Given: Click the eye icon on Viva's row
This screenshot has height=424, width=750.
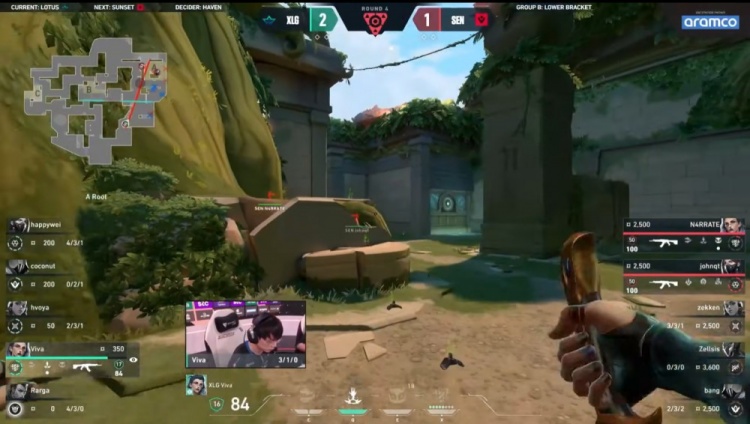Looking at the screenshot, I should (x=133, y=358).
